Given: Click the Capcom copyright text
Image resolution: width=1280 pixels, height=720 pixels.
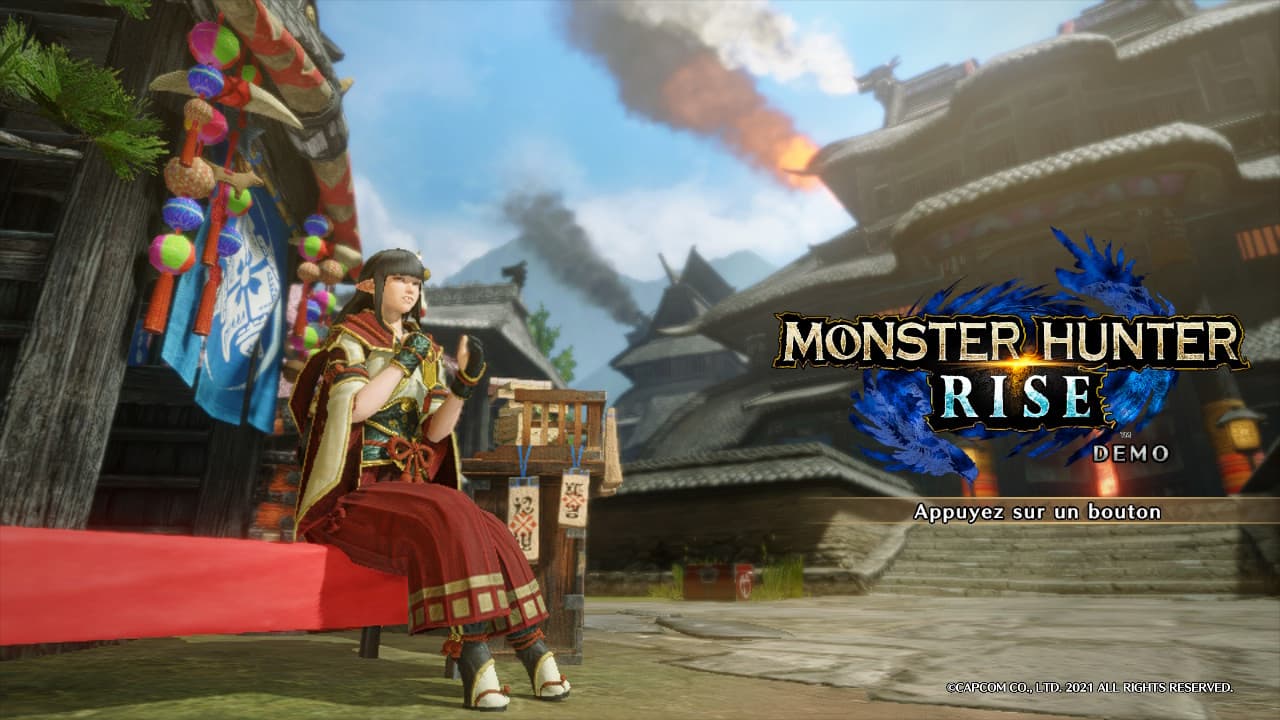Looking at the screenshot, I should (x=1088, y=688).
